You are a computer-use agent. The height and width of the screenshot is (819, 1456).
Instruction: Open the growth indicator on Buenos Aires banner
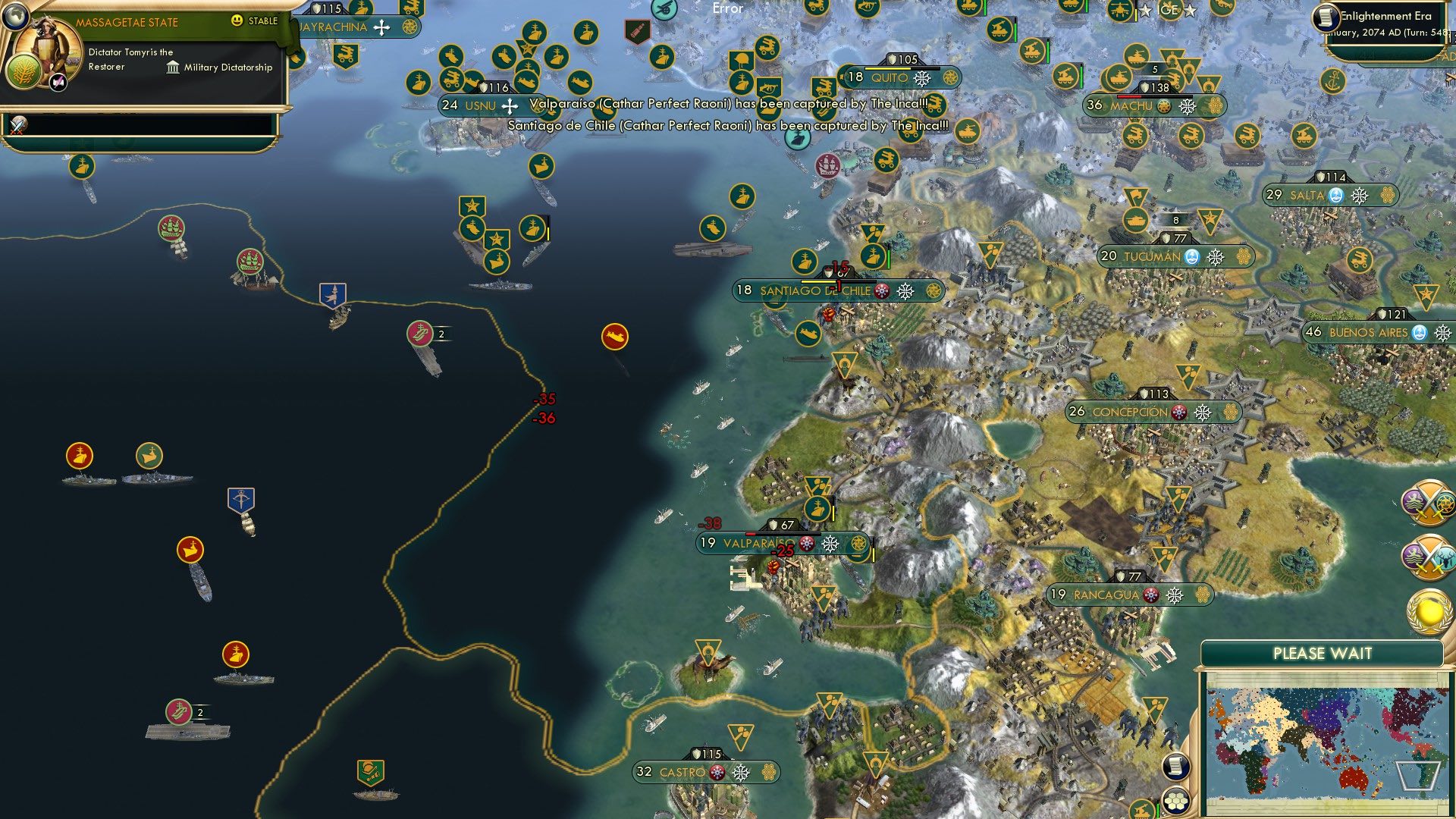pos(1420,331)
